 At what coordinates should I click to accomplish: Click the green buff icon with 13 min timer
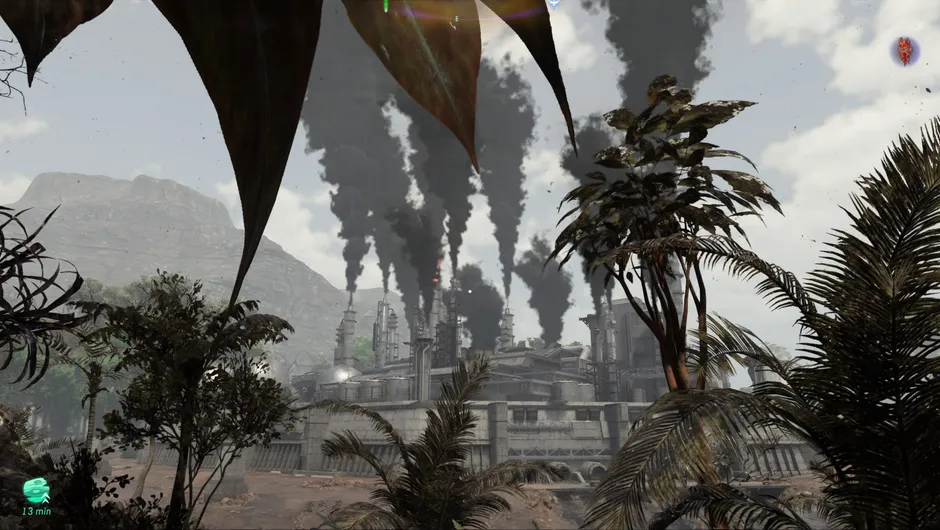(36, 490)
